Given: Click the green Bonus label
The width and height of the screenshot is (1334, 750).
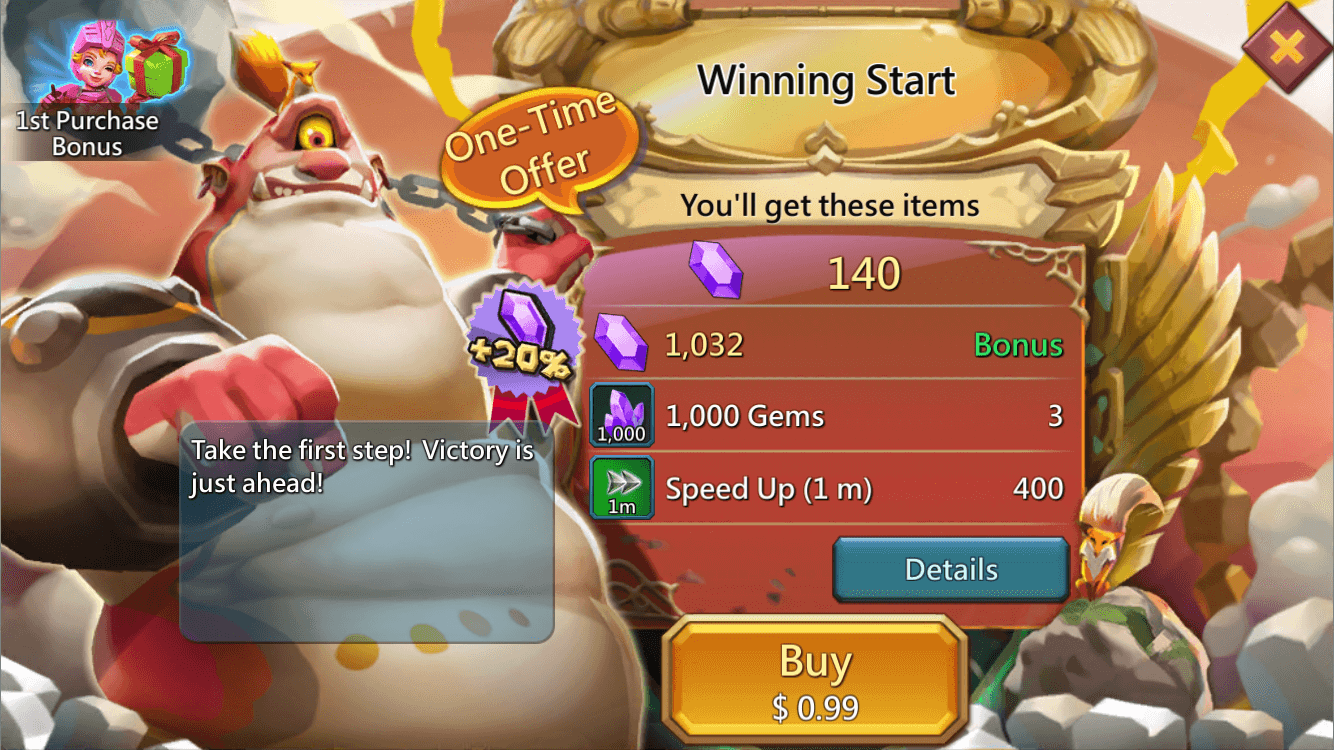Looking at the screenshot, I should (x=1018, y=345).
